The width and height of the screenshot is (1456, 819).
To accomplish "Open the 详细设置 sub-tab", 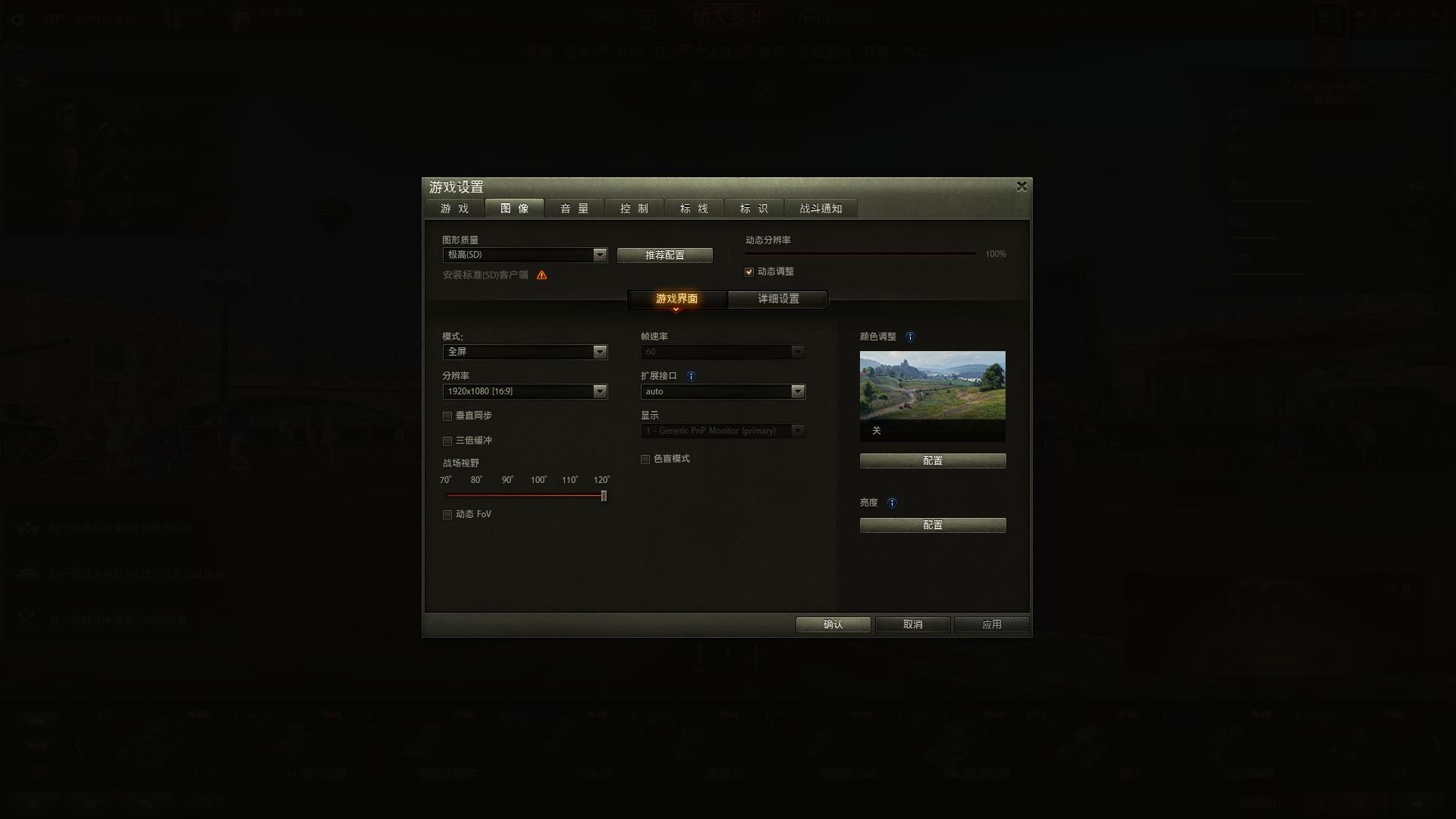I will [x=778, y=299].
